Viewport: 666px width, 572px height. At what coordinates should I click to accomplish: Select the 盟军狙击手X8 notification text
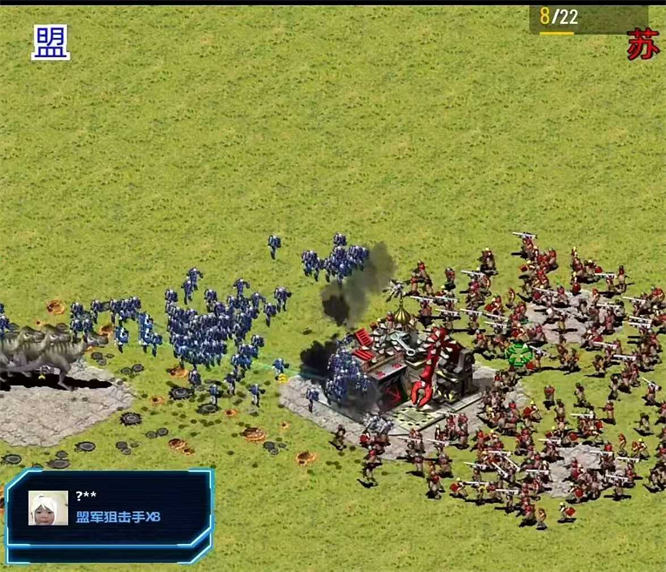point(118,517)
